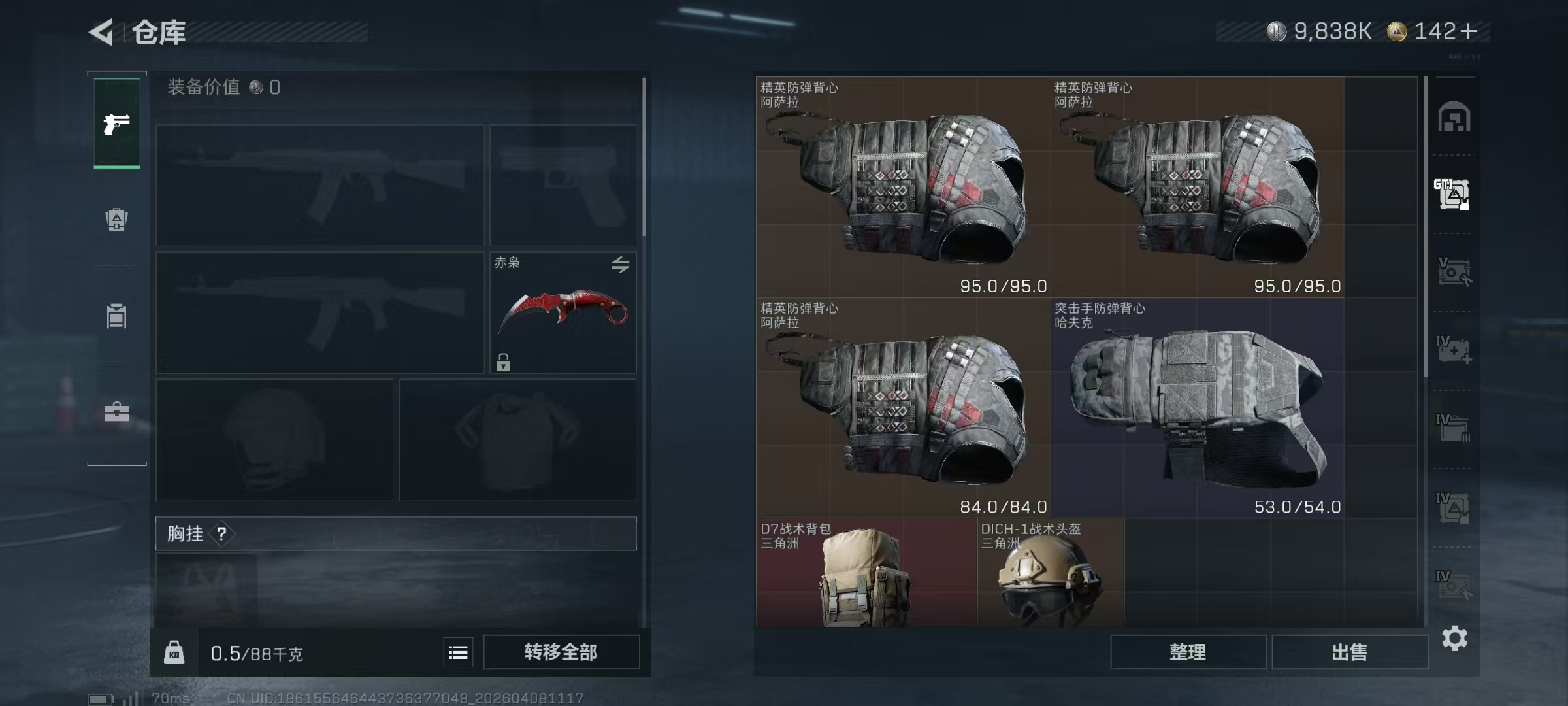The height and width of the screenshot is (706, 1568).
Task: Click the 转移全部 button
Action: [x=561, y=652]
